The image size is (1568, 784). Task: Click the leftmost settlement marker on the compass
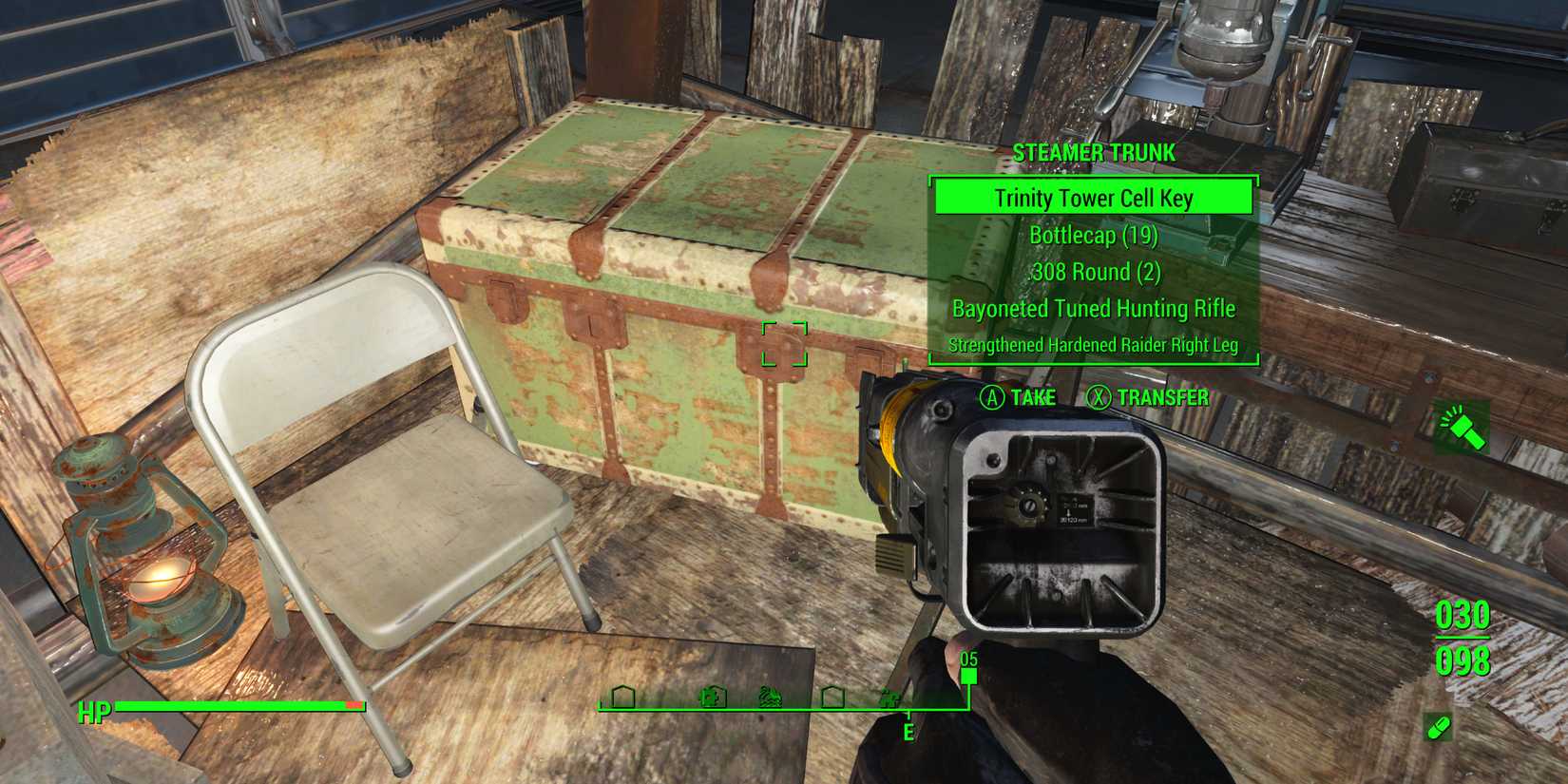pyautogui.click(x=622, y=698)
